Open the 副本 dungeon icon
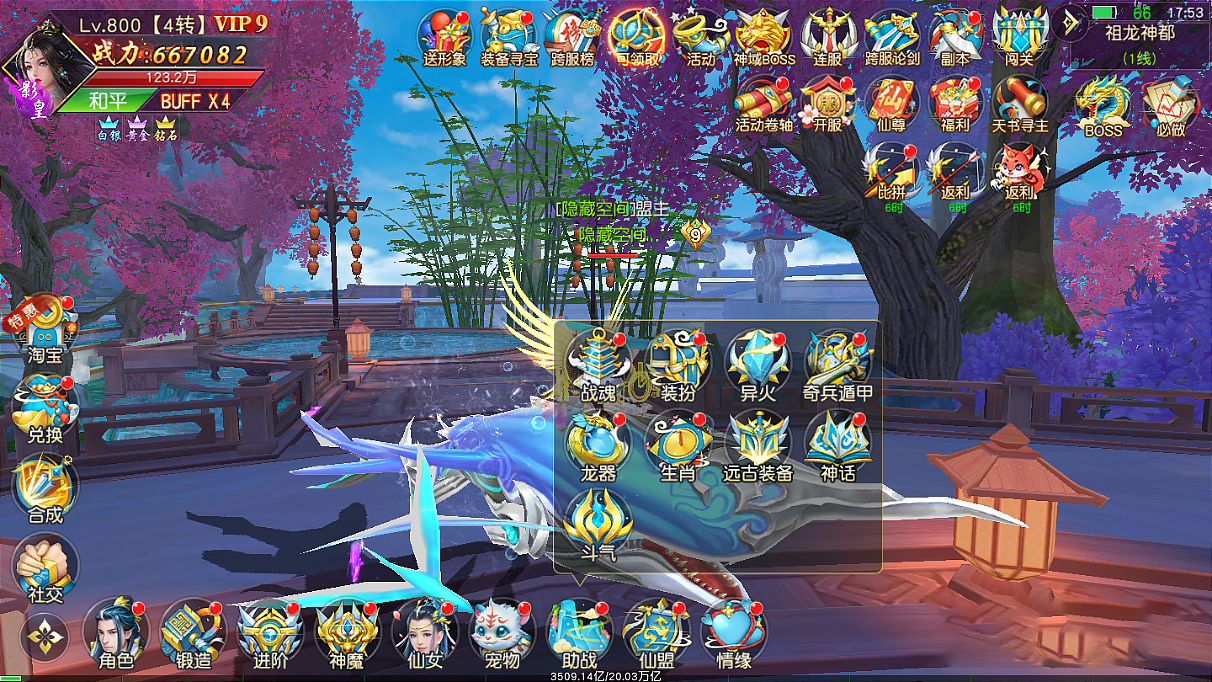1212x682 pixels. tap(955, 36)
